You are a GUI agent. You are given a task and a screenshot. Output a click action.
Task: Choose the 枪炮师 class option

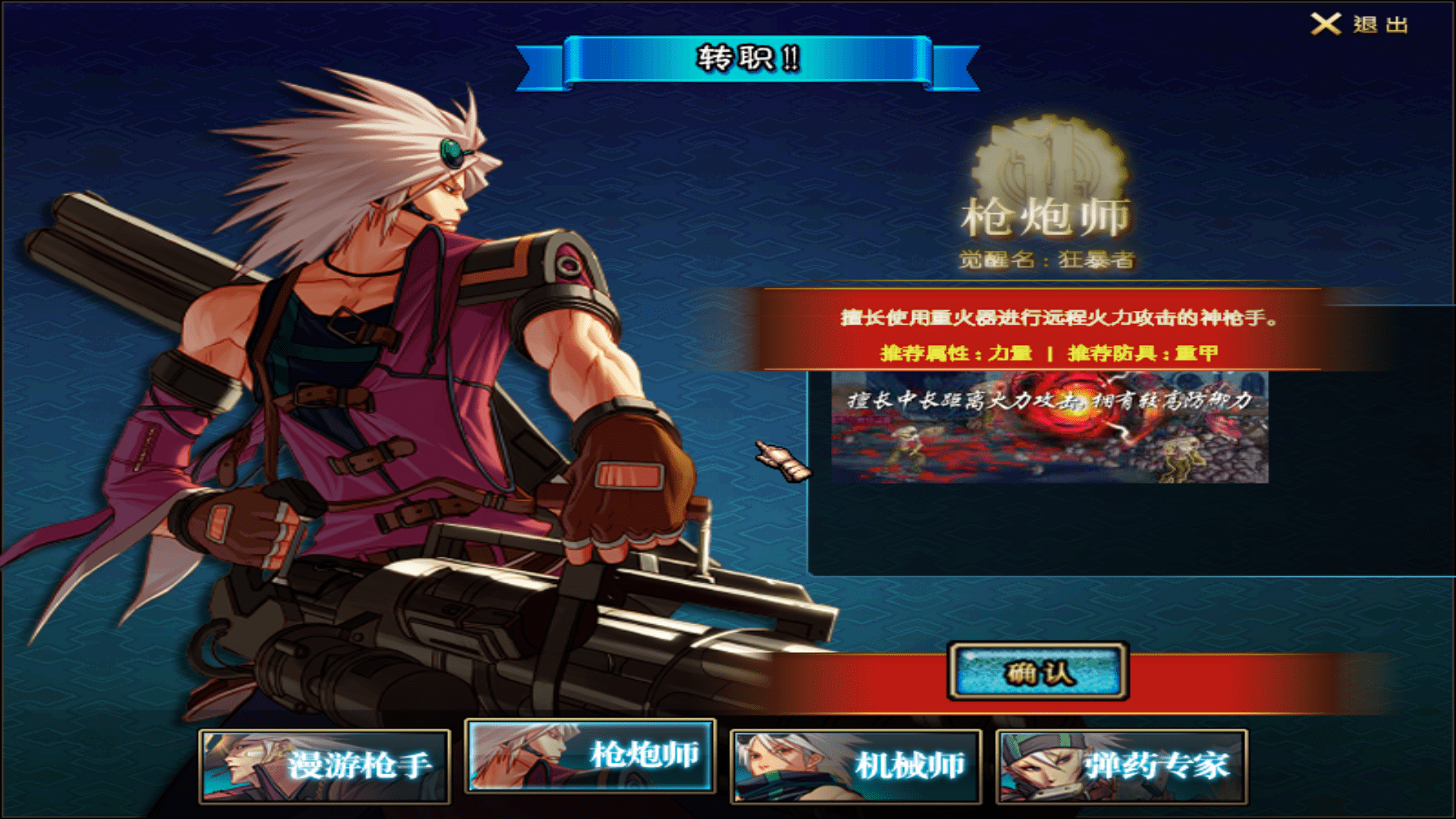(x=590, y=755)
